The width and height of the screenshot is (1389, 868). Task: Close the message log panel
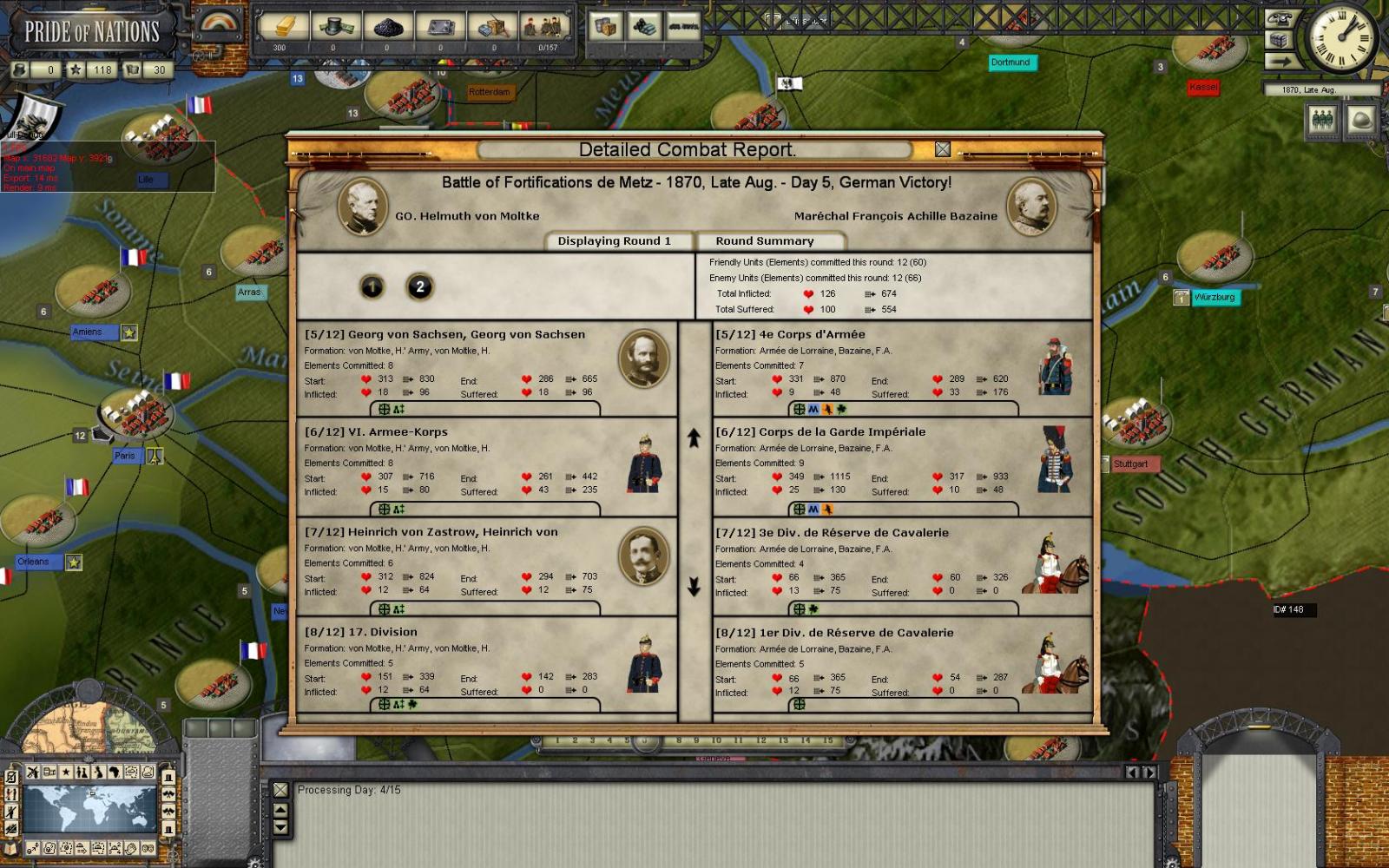tap(280, 790)
